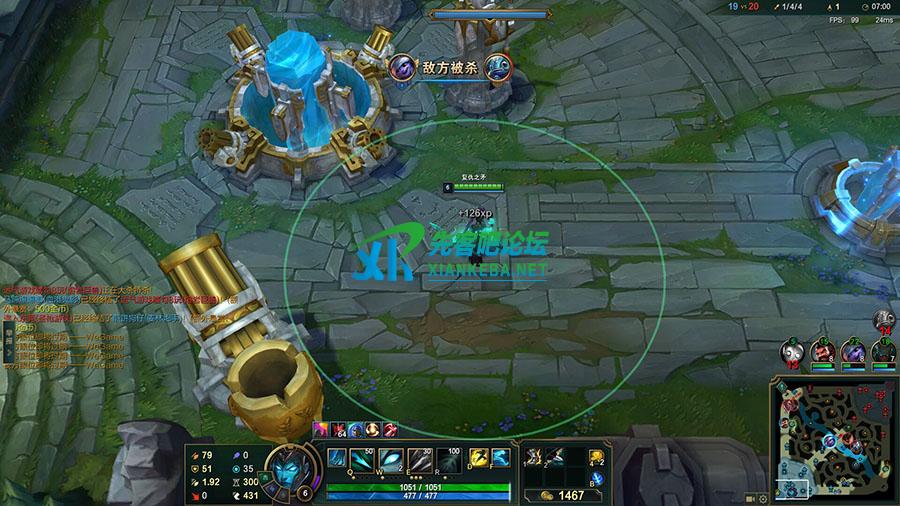Activate the W Sentinel ability icon
This screenshot has width=900, height=506.
[390, 459]
